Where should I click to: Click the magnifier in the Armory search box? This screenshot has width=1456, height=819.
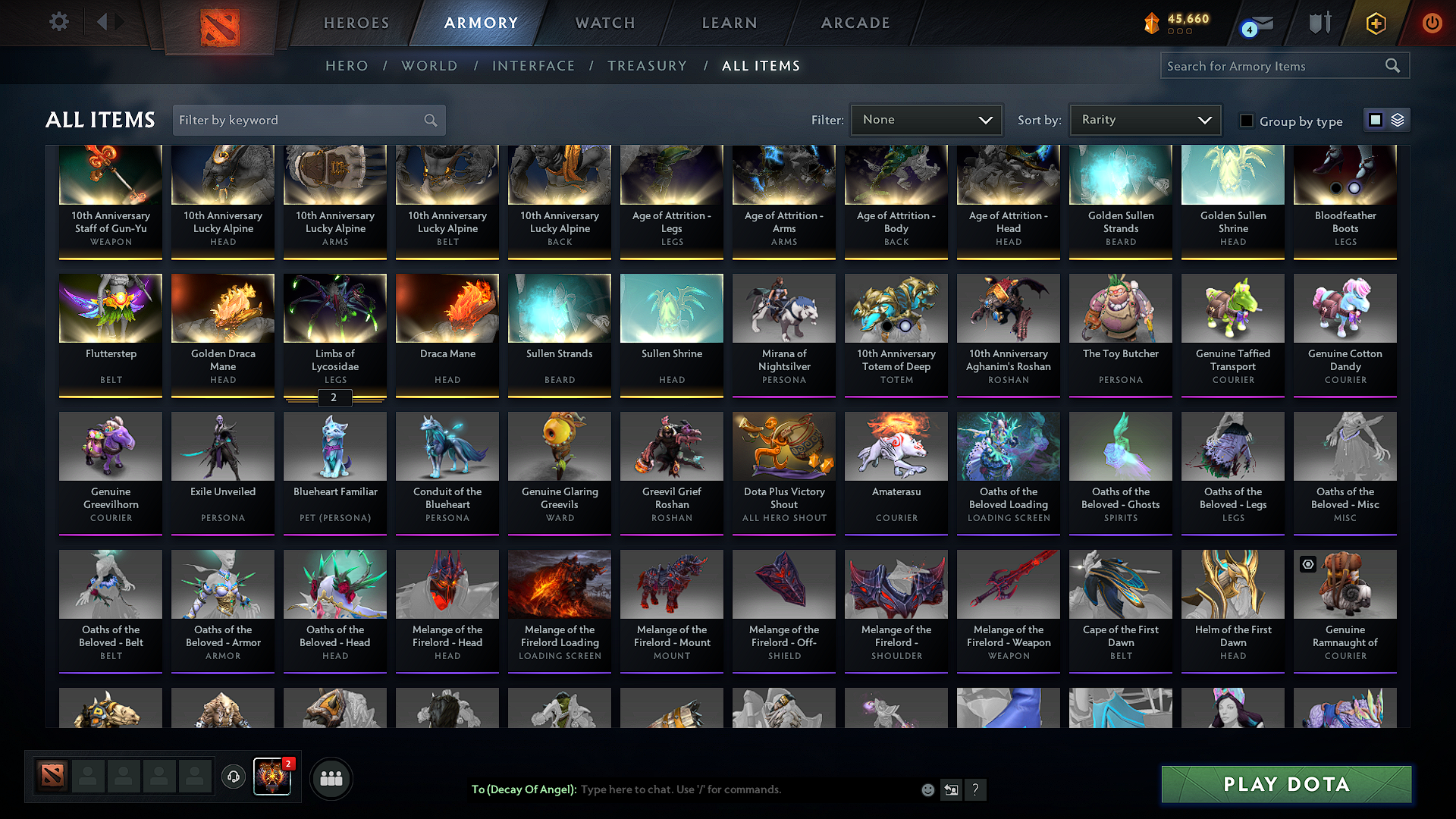pos(1393,66)
